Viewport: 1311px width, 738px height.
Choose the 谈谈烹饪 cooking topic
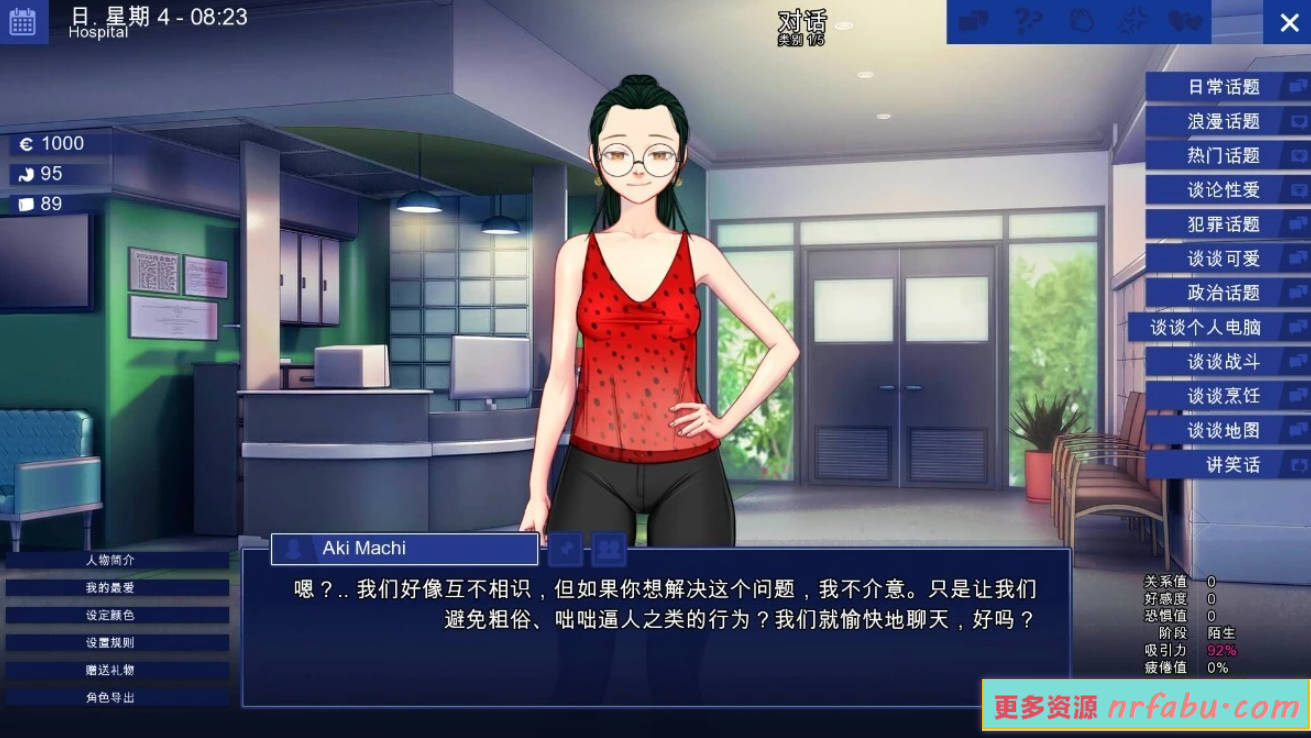(1227, 396)
